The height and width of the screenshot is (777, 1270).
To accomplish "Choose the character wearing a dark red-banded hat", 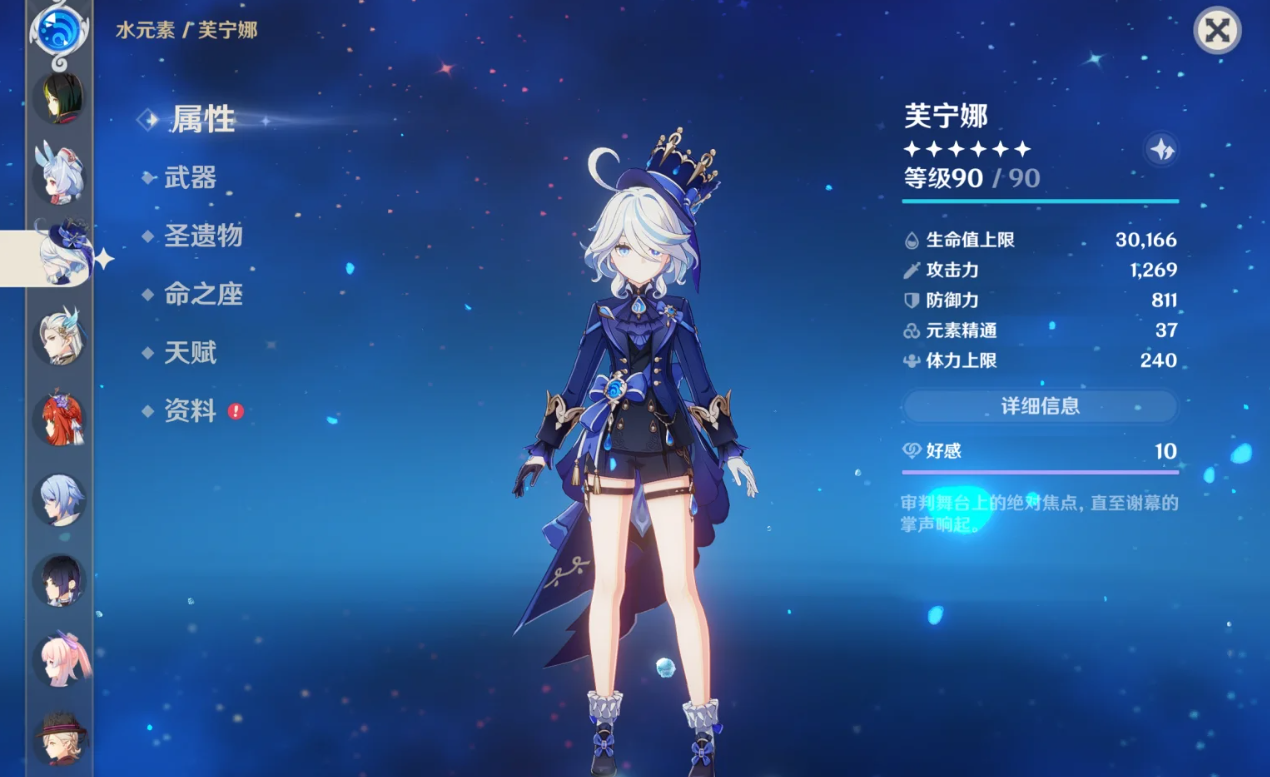I will point(62,738).
